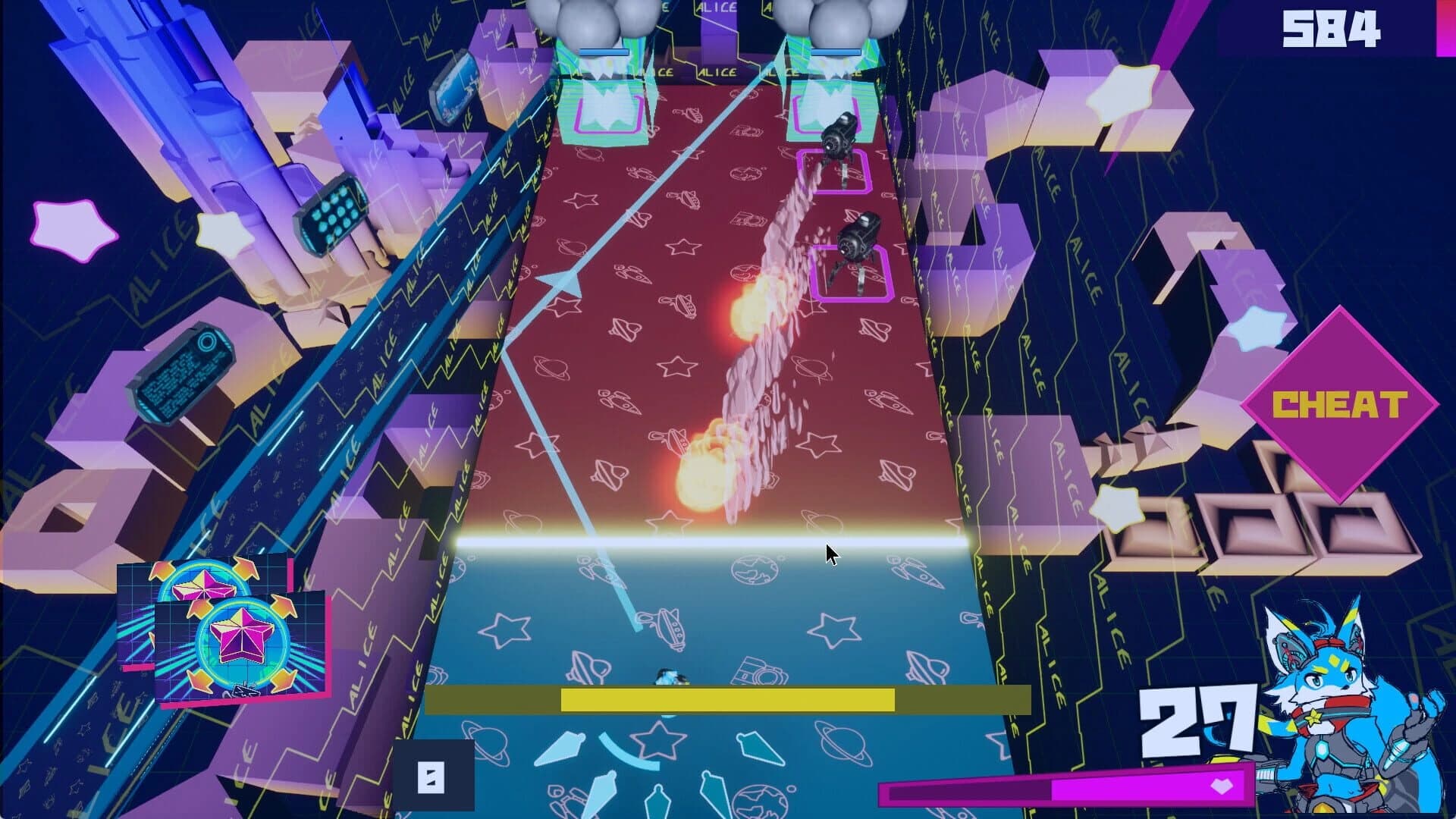Click the CHEAT button

coord(1341,404)
